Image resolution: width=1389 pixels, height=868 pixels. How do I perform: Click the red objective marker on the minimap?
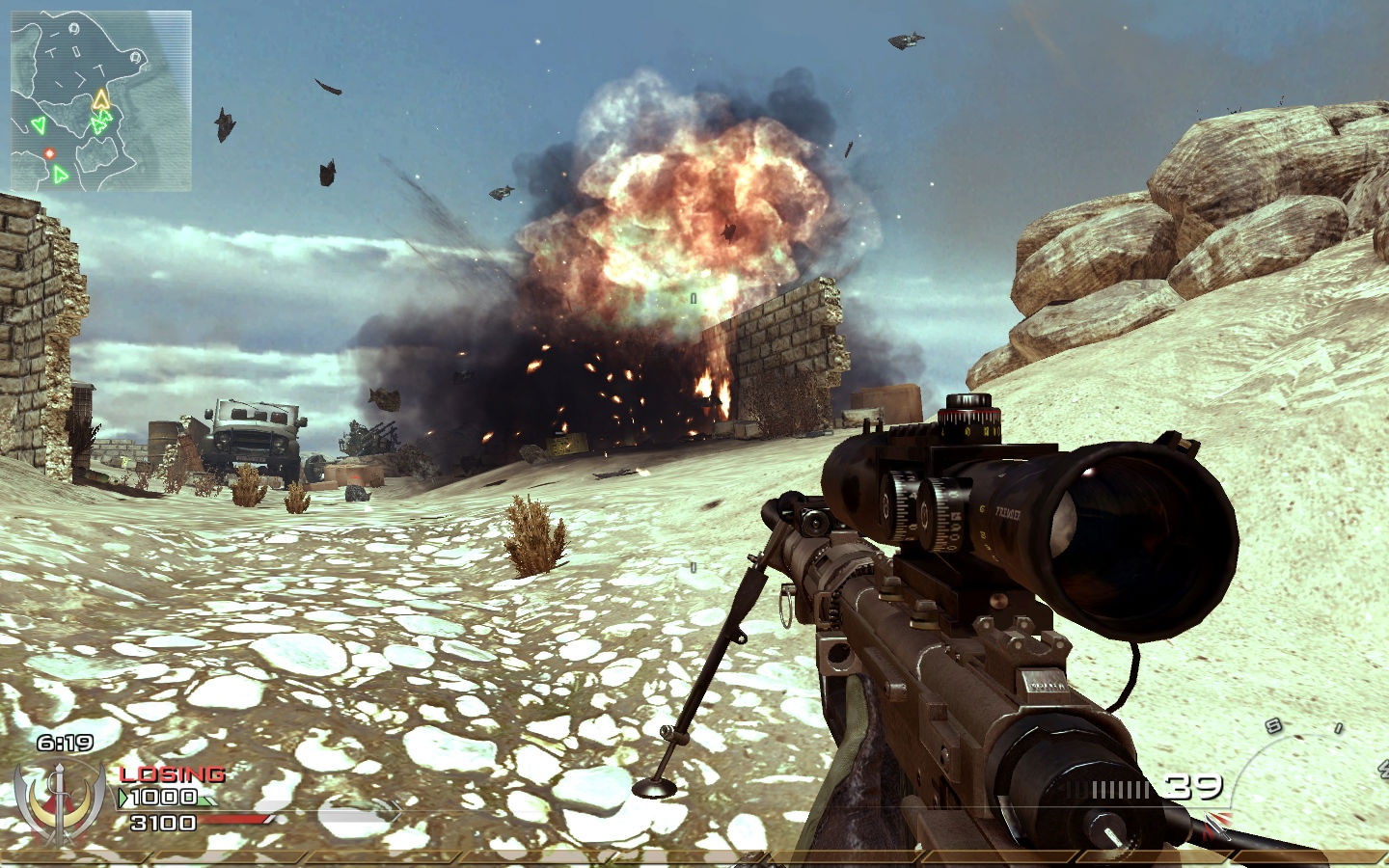(49, 152)
